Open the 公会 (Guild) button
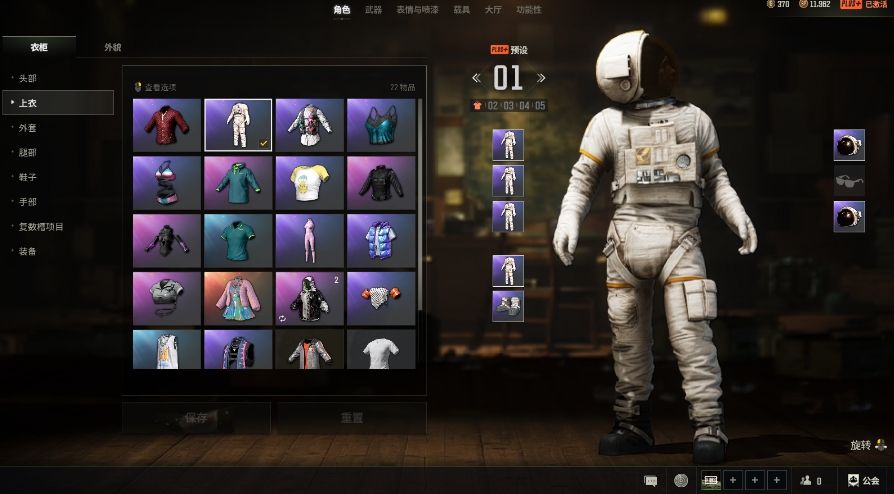894x494 pixels. (864, 481)
